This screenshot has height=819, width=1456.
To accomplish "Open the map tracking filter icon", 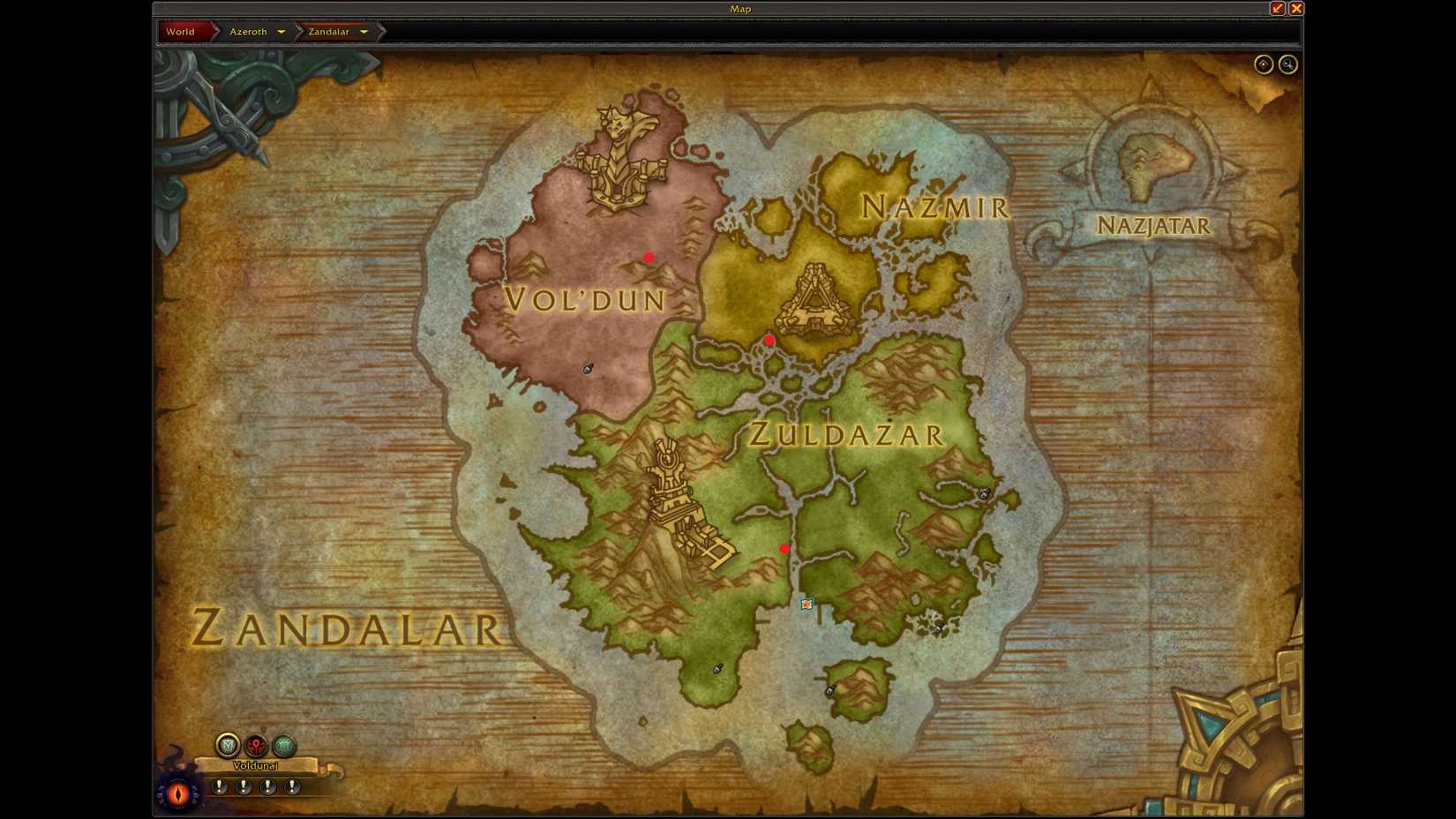I will coord(226,746).
